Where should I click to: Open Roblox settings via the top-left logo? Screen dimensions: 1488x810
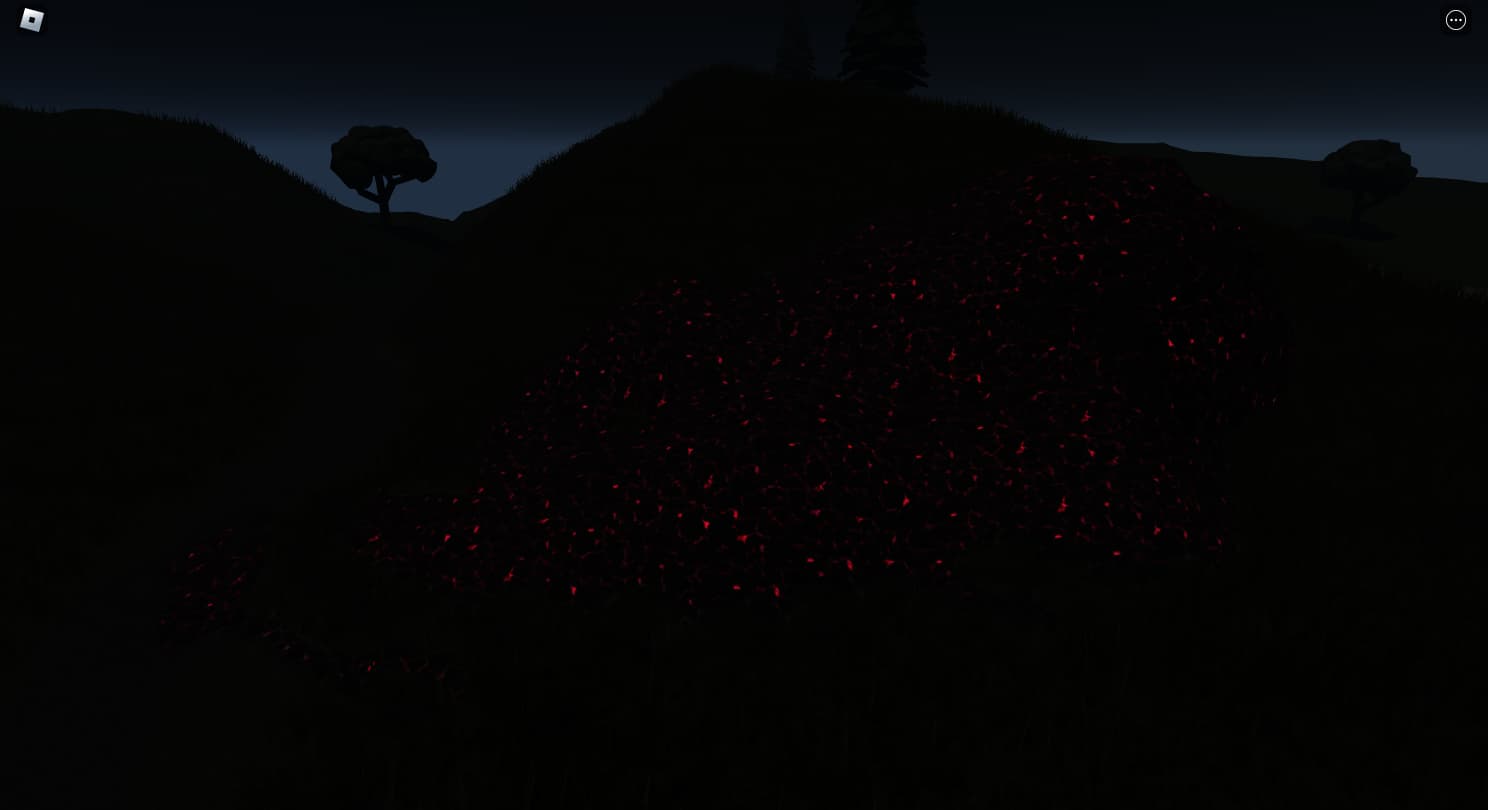tap(31, 20)
